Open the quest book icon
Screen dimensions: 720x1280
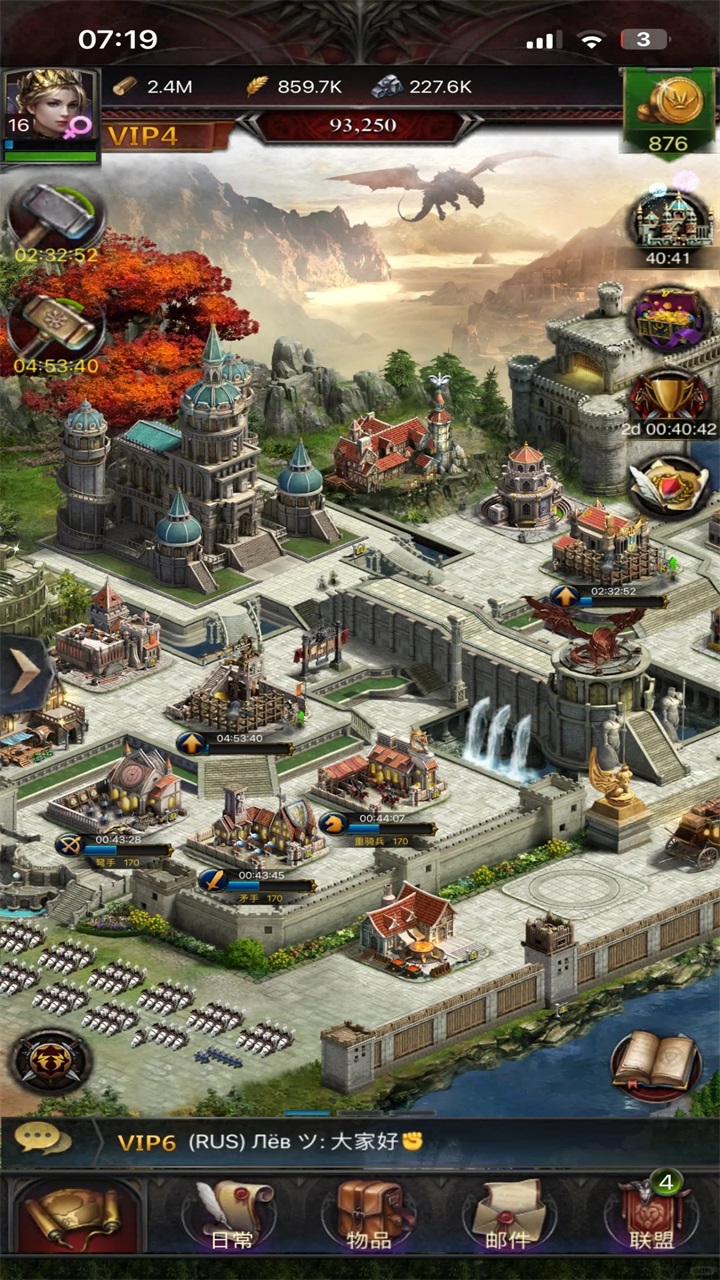(x=655, y=1062)
